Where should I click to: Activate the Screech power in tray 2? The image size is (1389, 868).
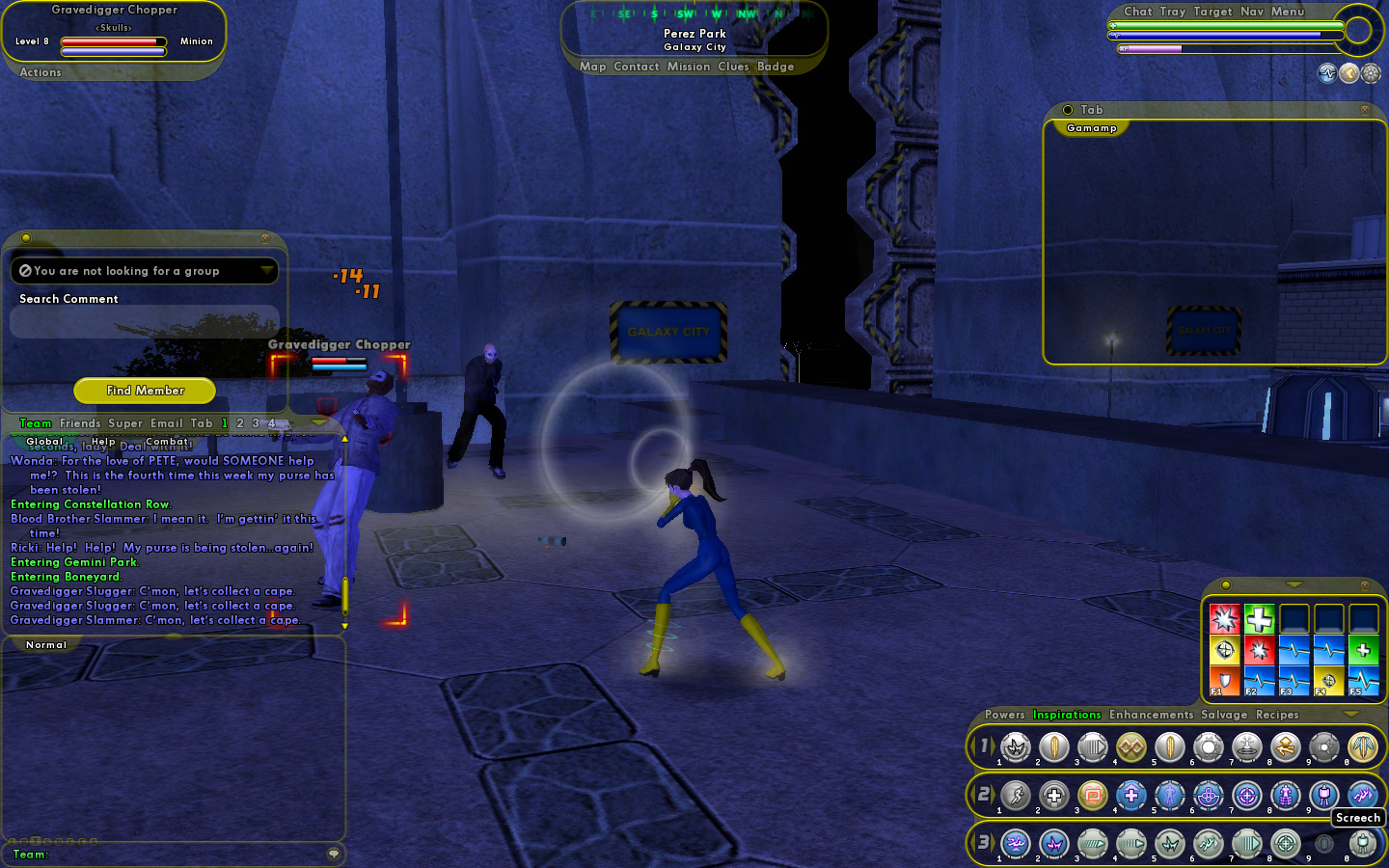(x=1362, y=795)
